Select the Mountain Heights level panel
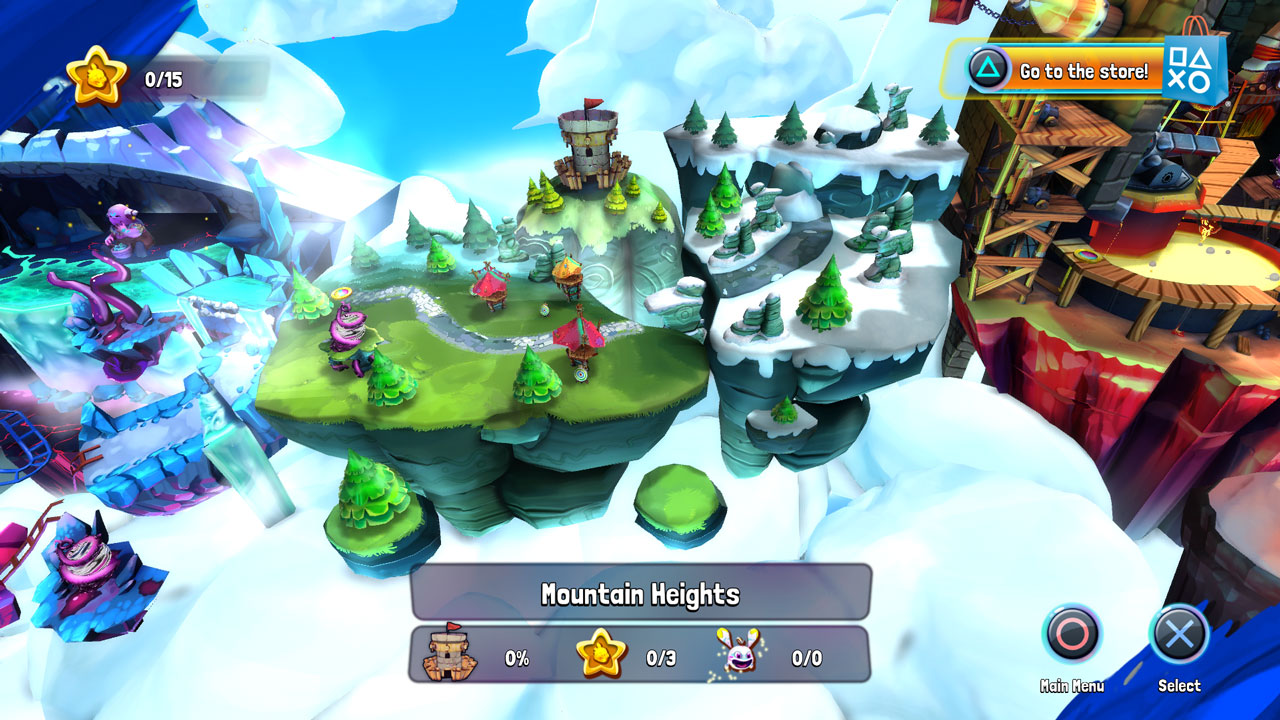Screen dimensions: 1280x720 pyautogui.click(x=640, y=593)
